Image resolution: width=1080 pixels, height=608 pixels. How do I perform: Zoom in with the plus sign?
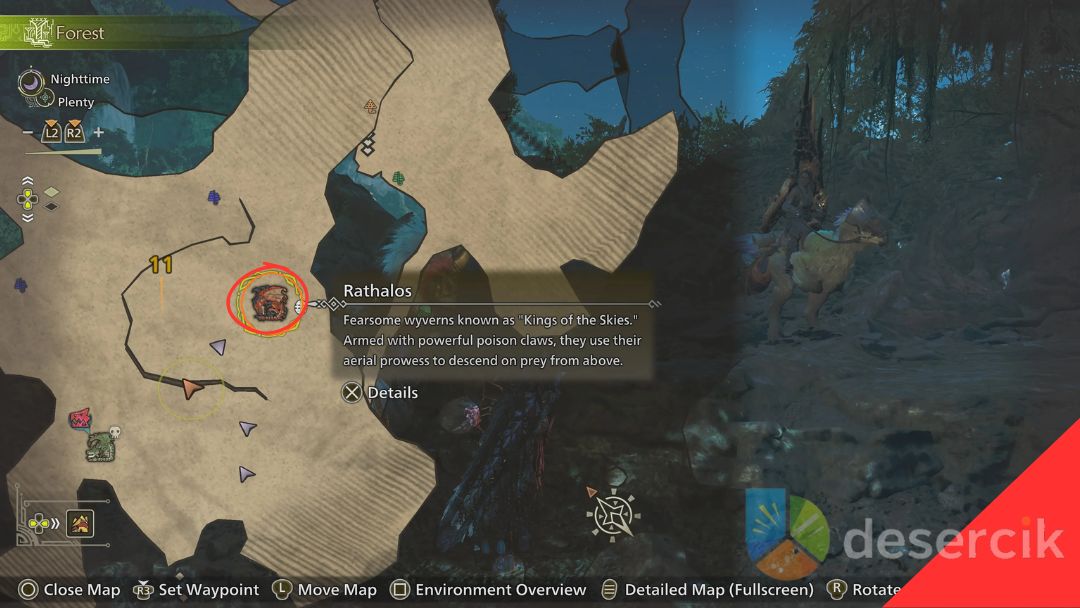pyautogui.click(x=98, y=132)
